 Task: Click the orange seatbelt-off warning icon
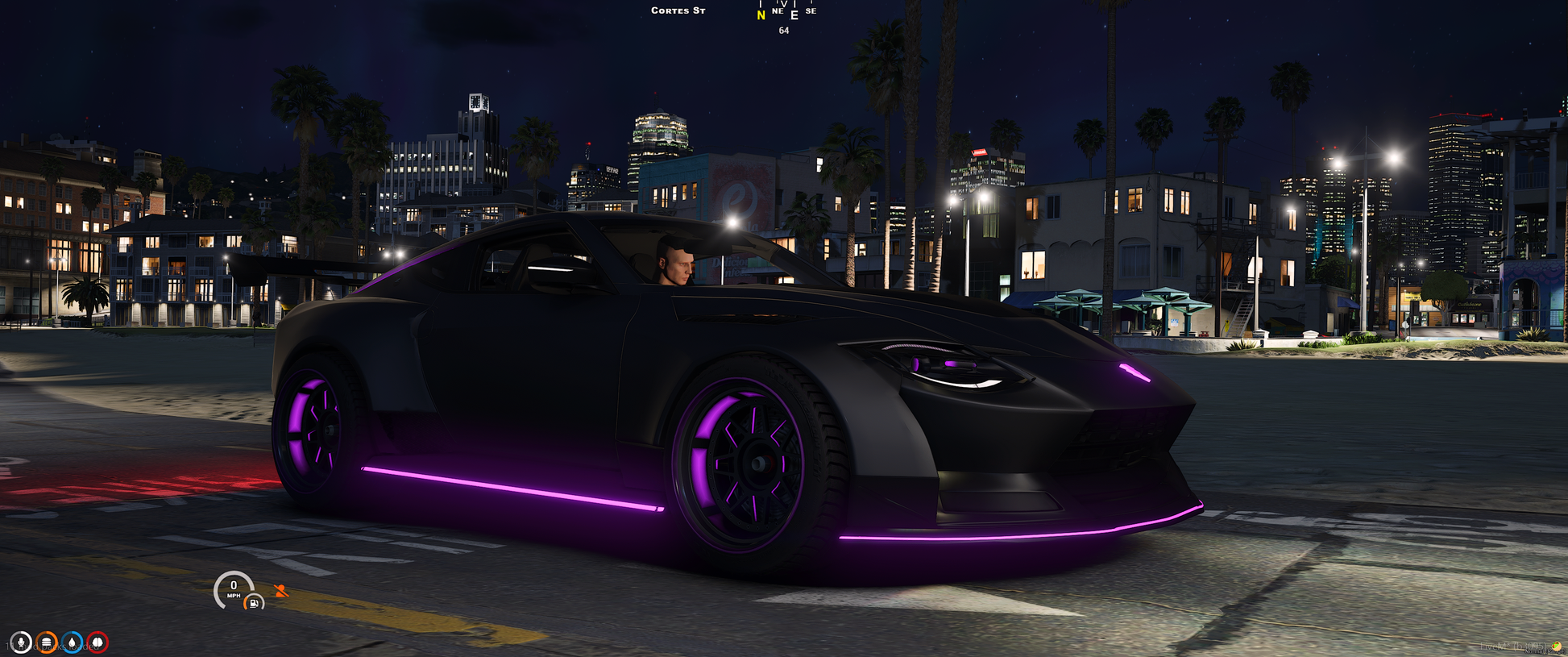(x=280, y=591)
